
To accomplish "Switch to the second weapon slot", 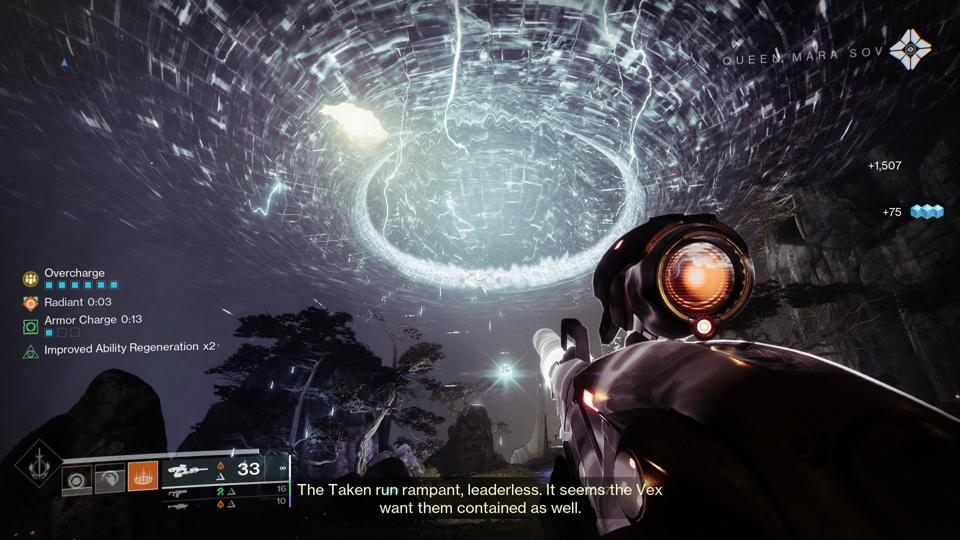I will (179, 492).
